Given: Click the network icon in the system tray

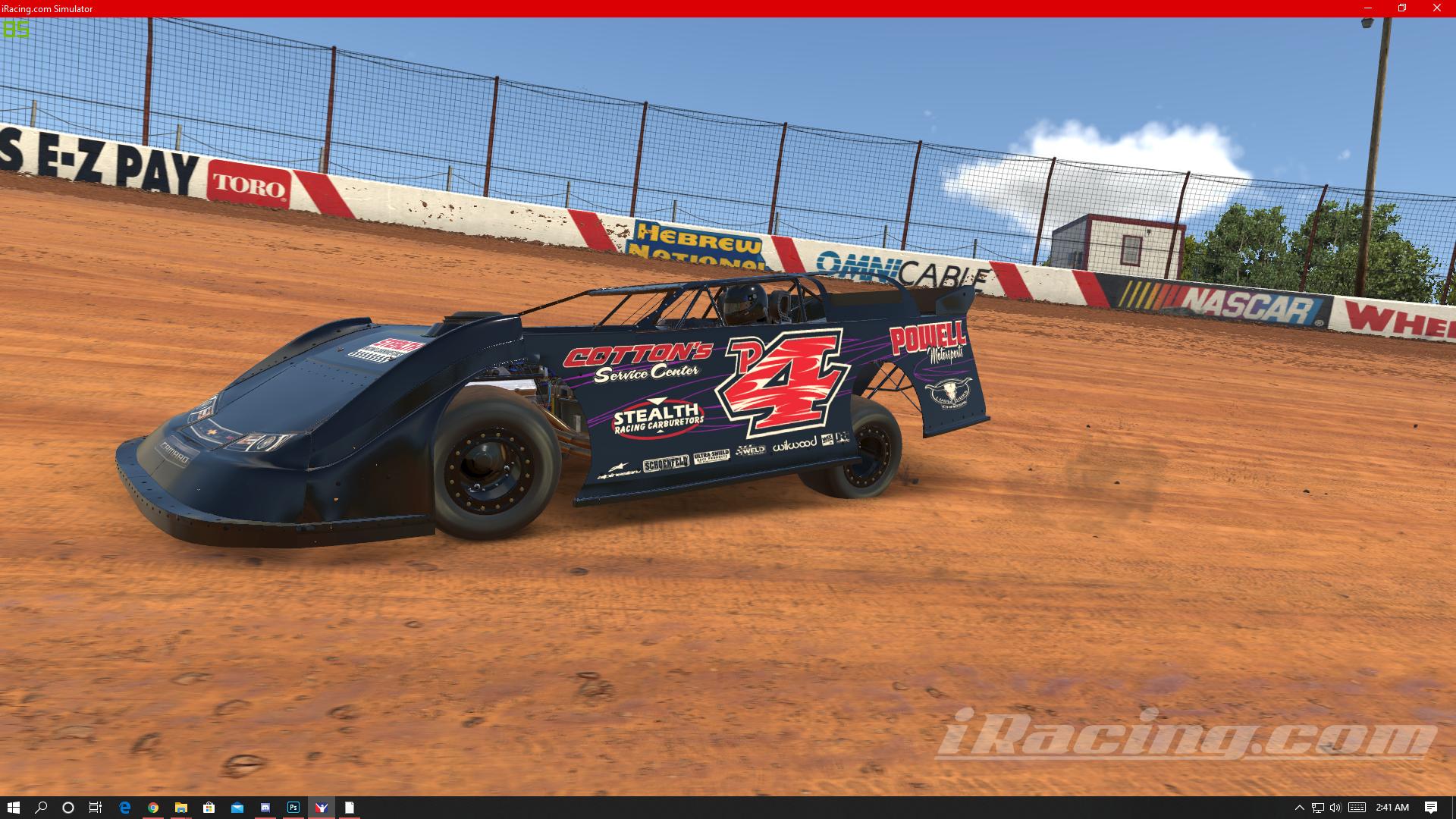Looking at the screenshot, I should 1319,808.
